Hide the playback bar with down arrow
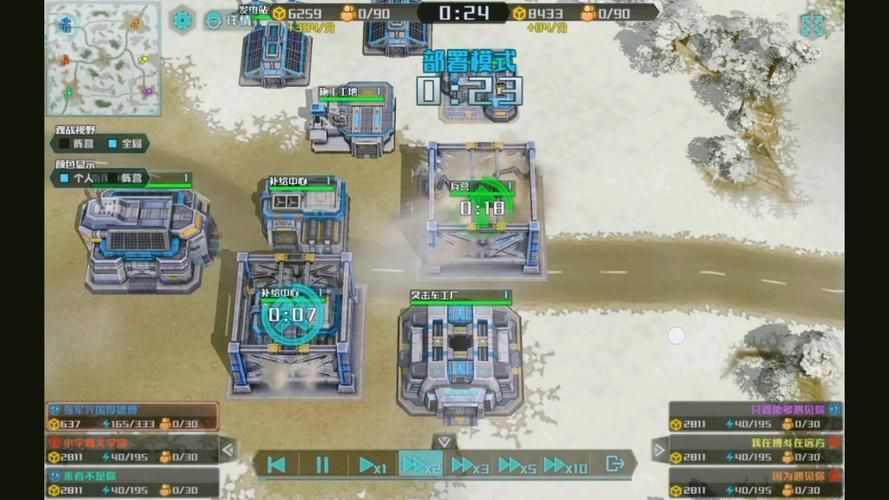 tap(445, 441)
